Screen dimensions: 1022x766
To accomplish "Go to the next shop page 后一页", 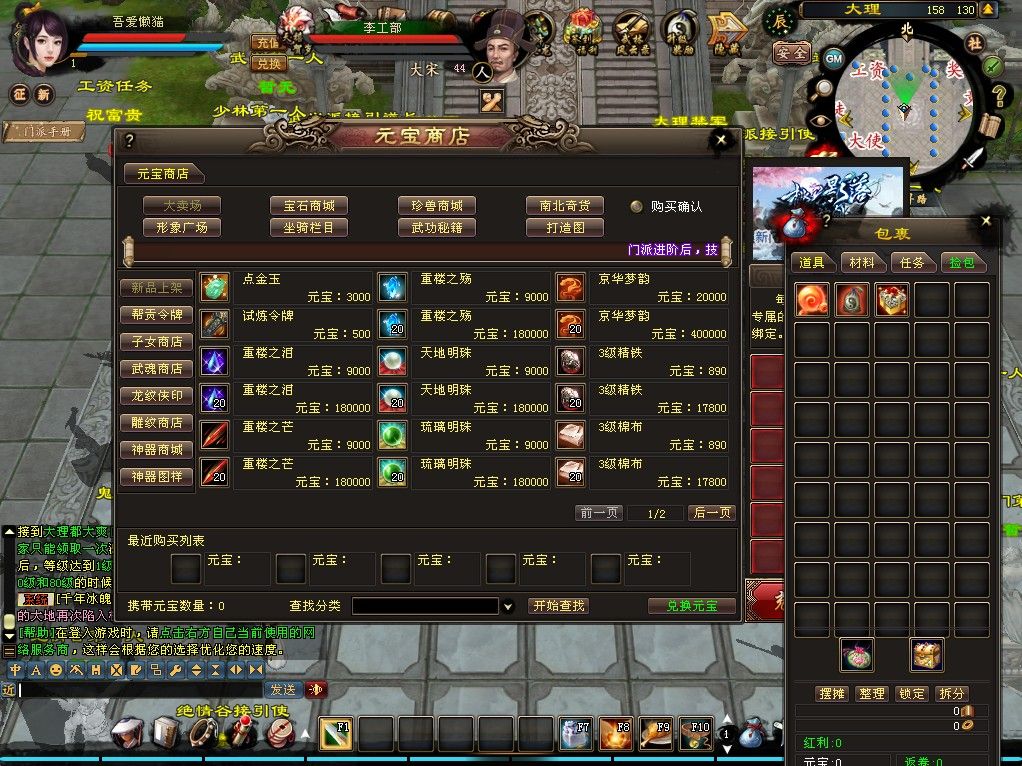I will [x=712, y=513].
